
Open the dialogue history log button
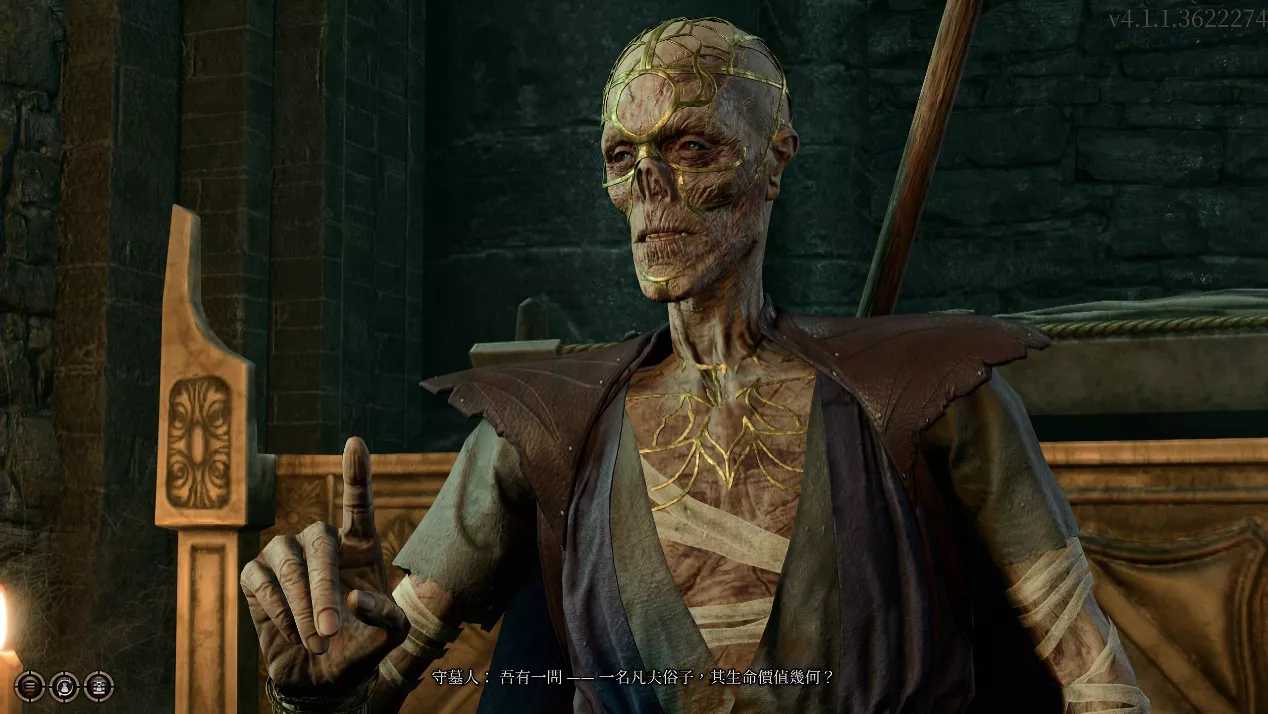pos(30,686)
